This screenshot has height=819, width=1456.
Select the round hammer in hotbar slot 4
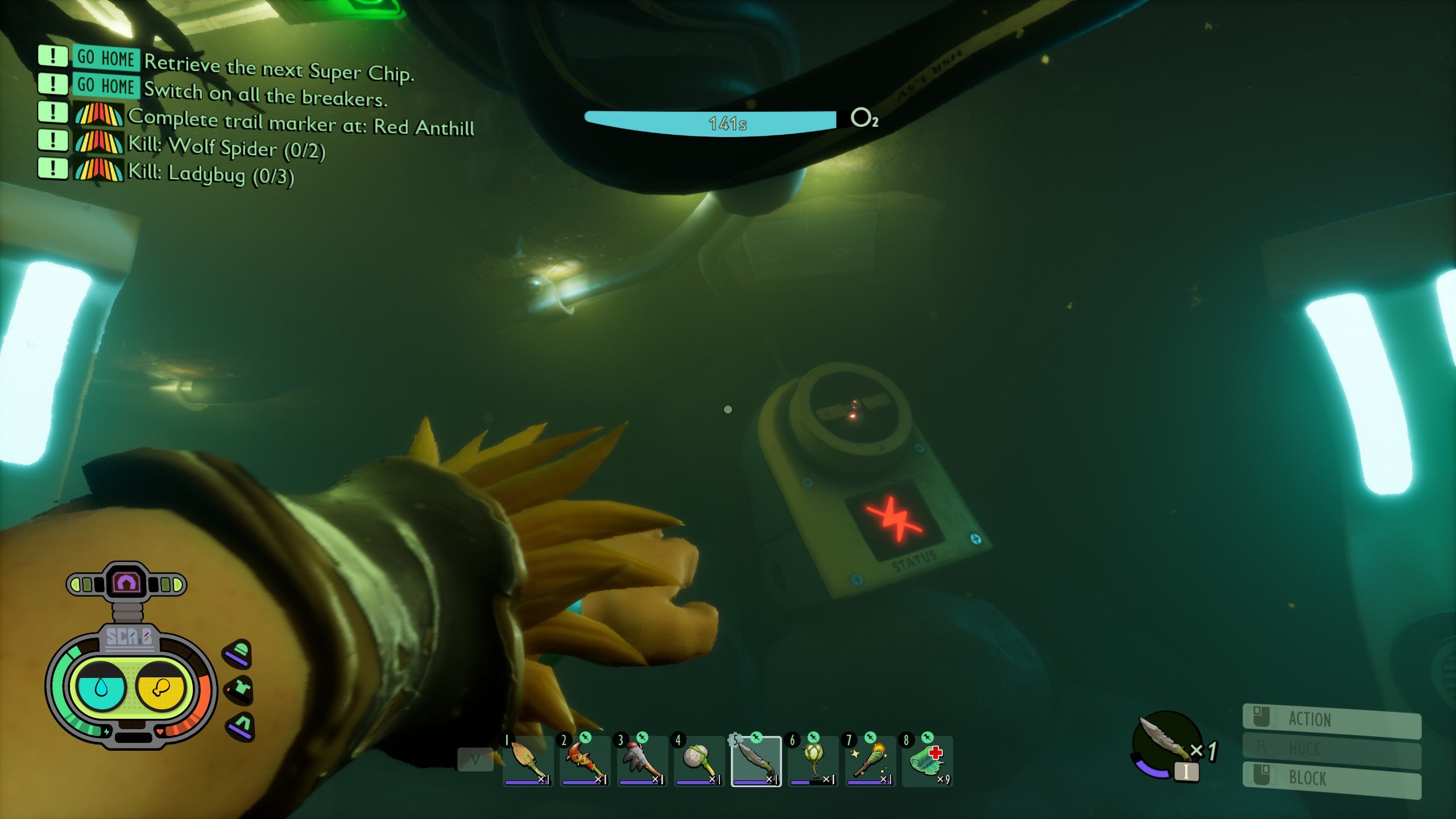(x=700, y=759)
